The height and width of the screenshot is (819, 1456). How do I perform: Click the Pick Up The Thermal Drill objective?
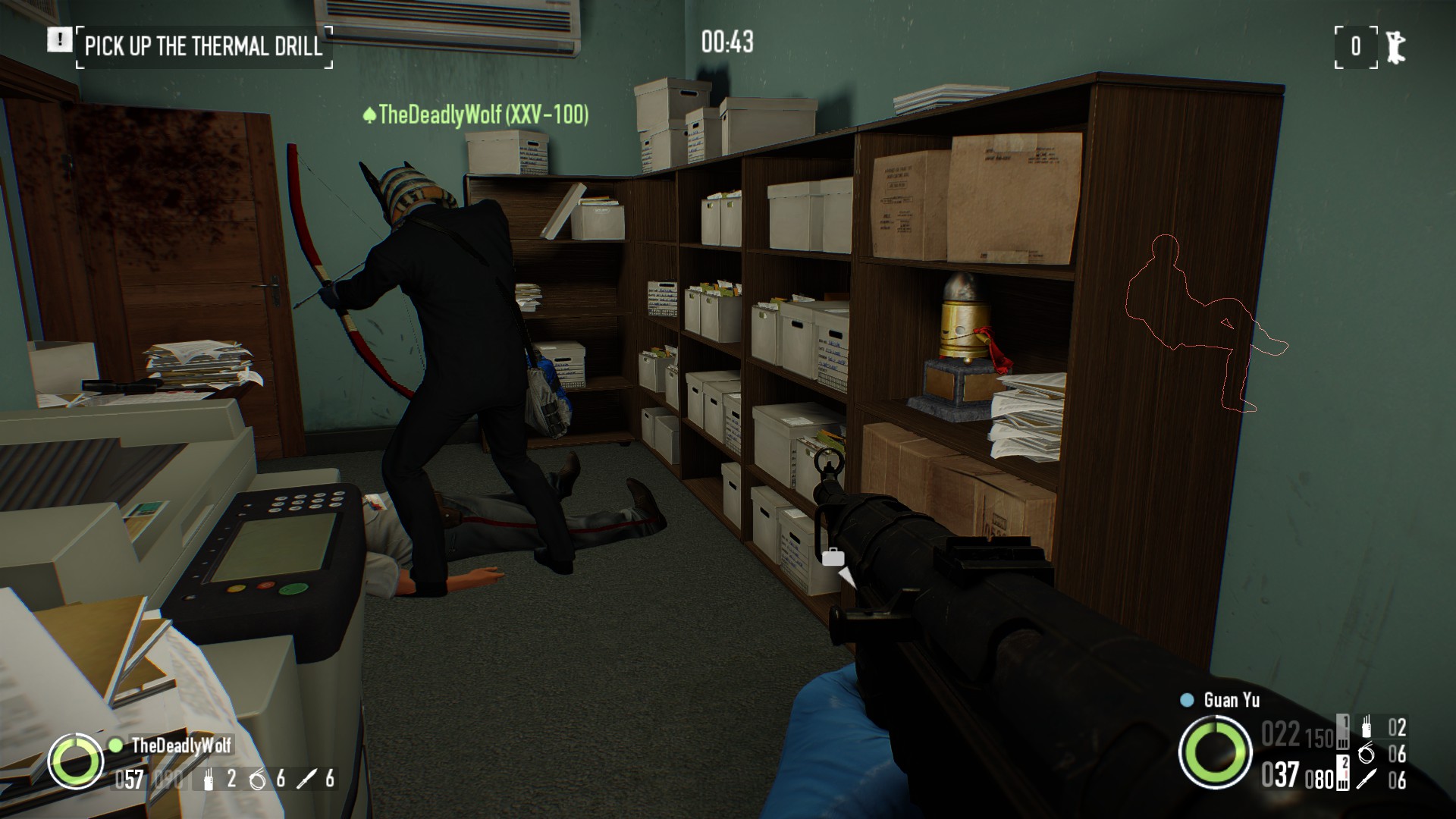(203, 46)
